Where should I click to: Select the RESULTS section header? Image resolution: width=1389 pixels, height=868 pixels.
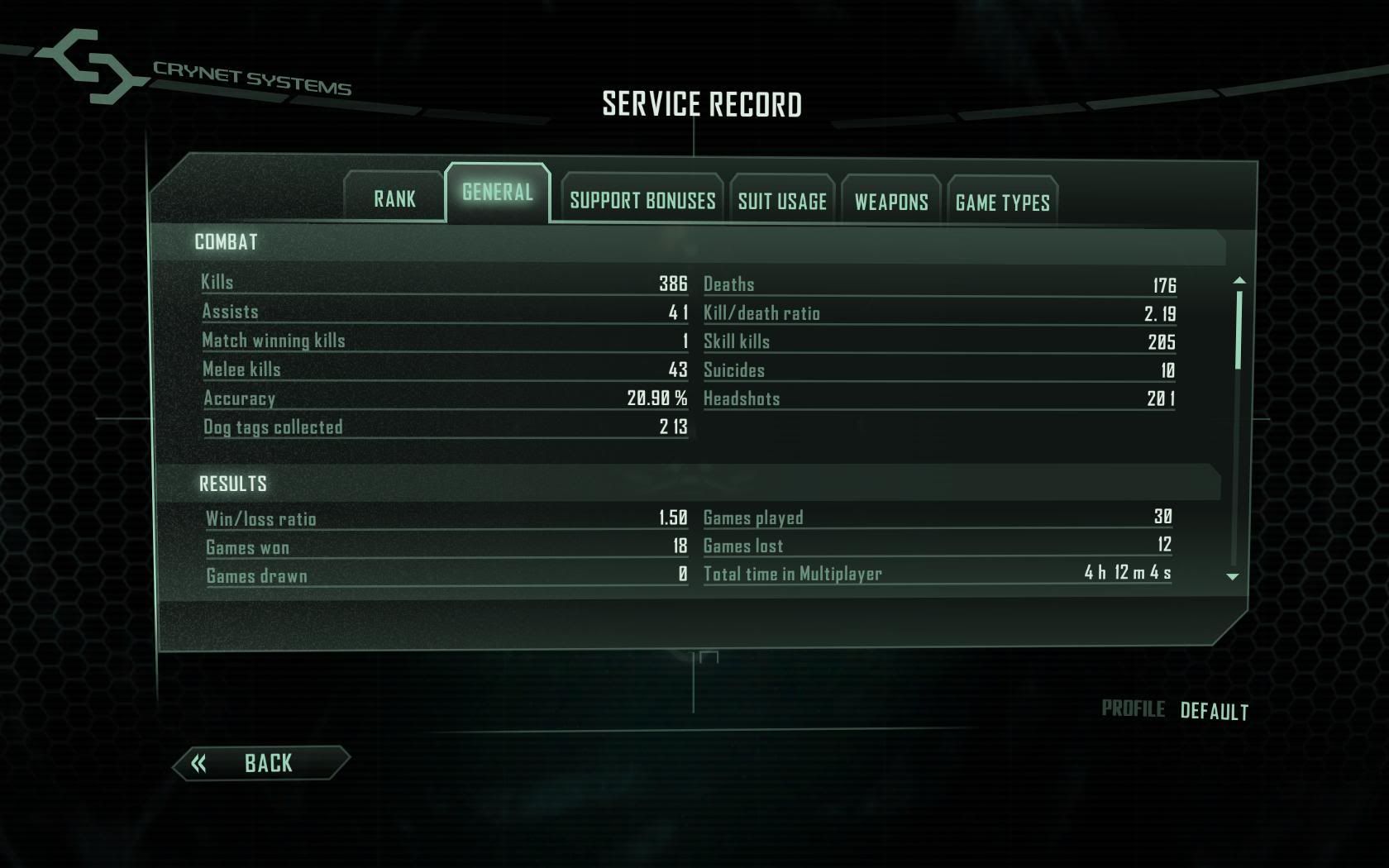[x=231, y=481]
